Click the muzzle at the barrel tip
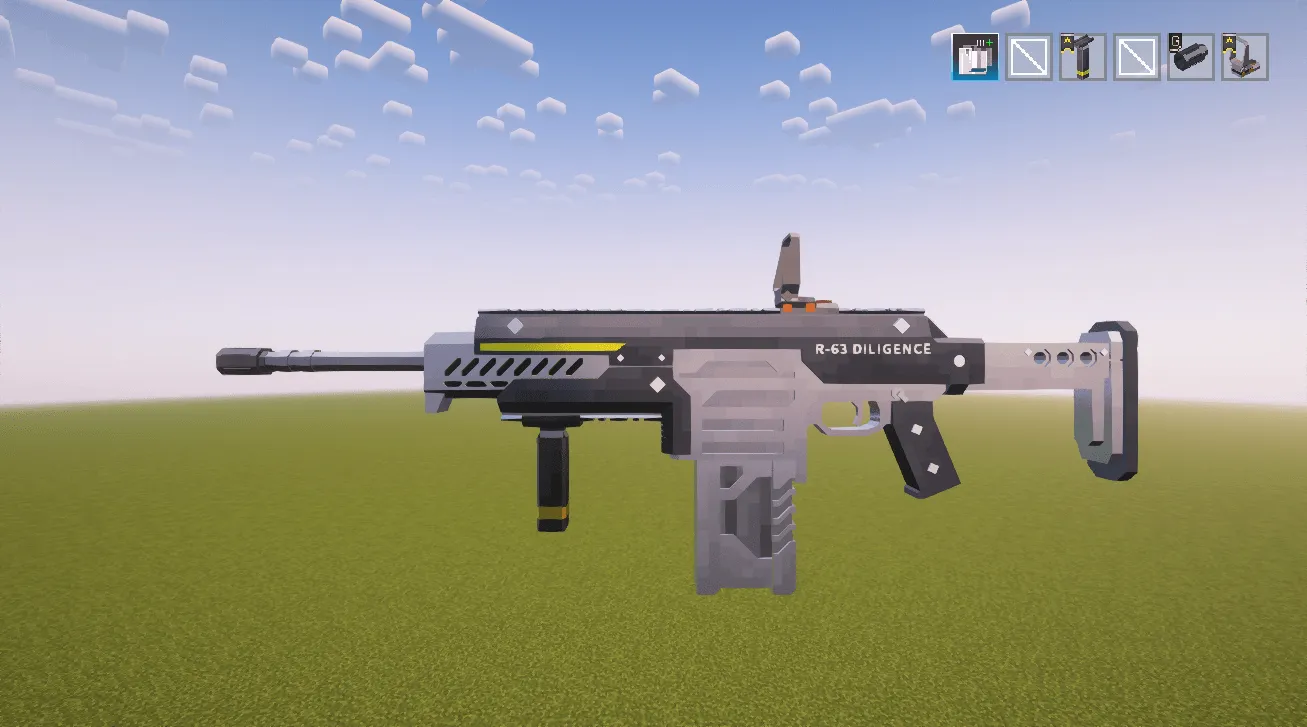This screenshot has width=1307, height=727. 240,360
